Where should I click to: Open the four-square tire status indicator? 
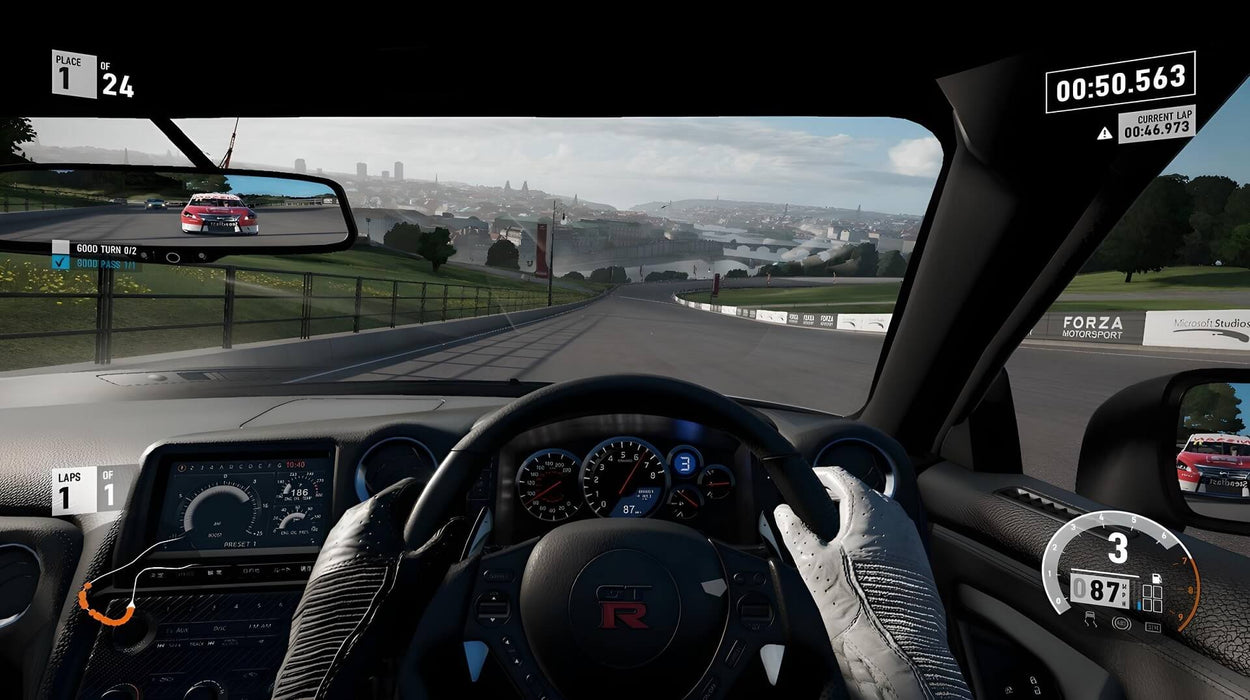pyautogui.click(x=1153, y=598)
